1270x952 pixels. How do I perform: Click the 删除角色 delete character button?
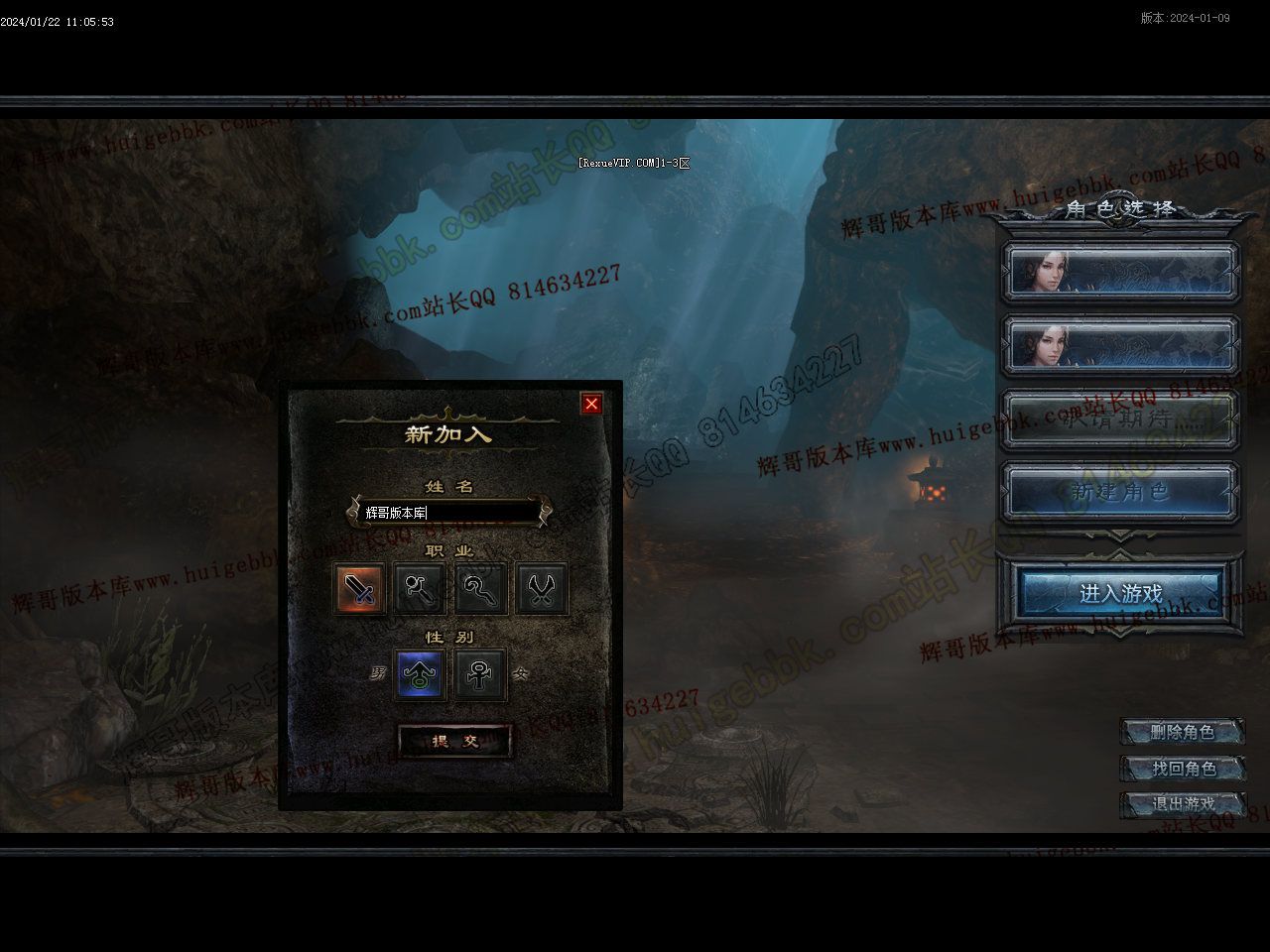click(x=1182, y=733)
